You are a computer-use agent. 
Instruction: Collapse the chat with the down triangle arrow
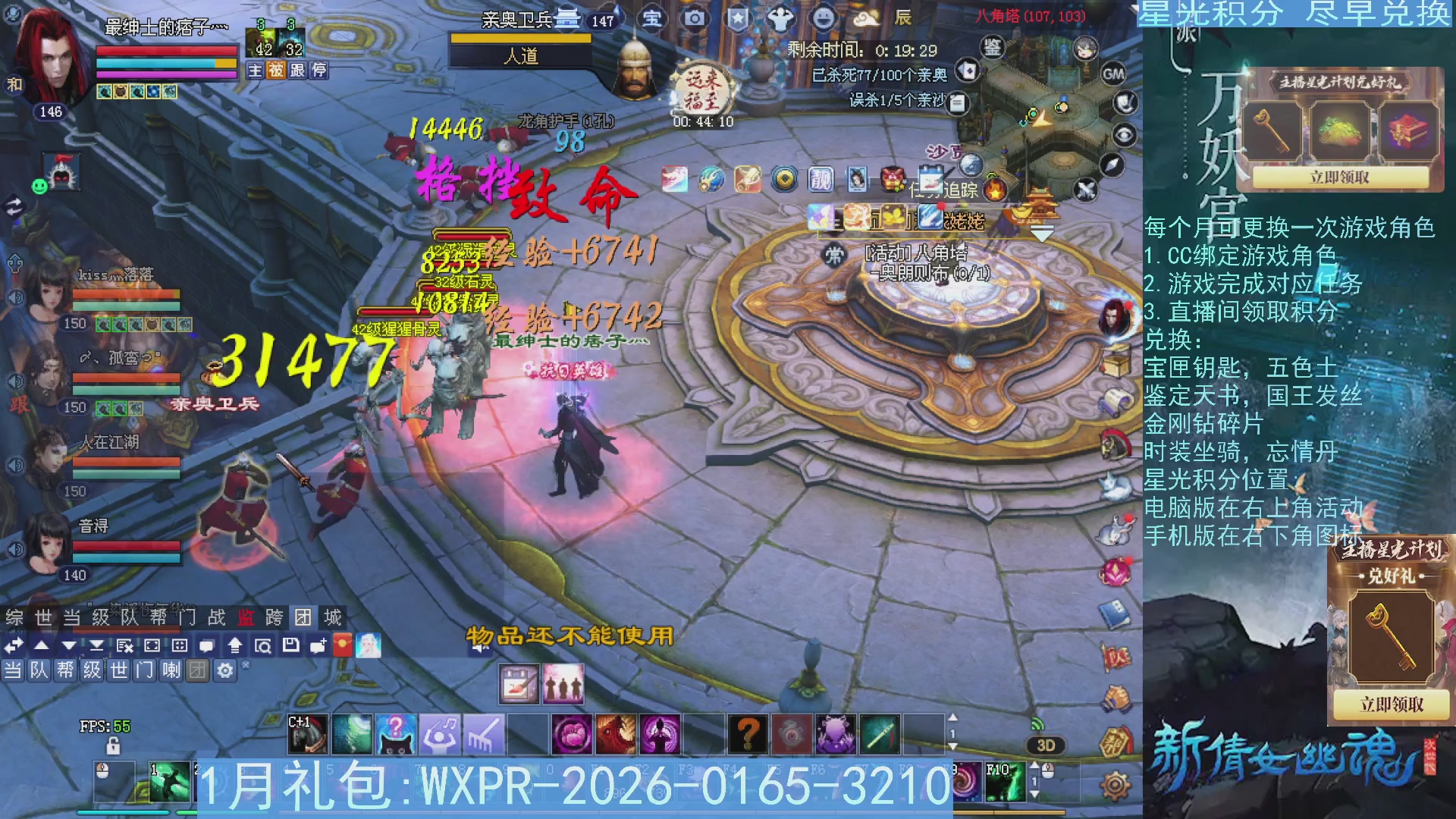tap(68, 646)
